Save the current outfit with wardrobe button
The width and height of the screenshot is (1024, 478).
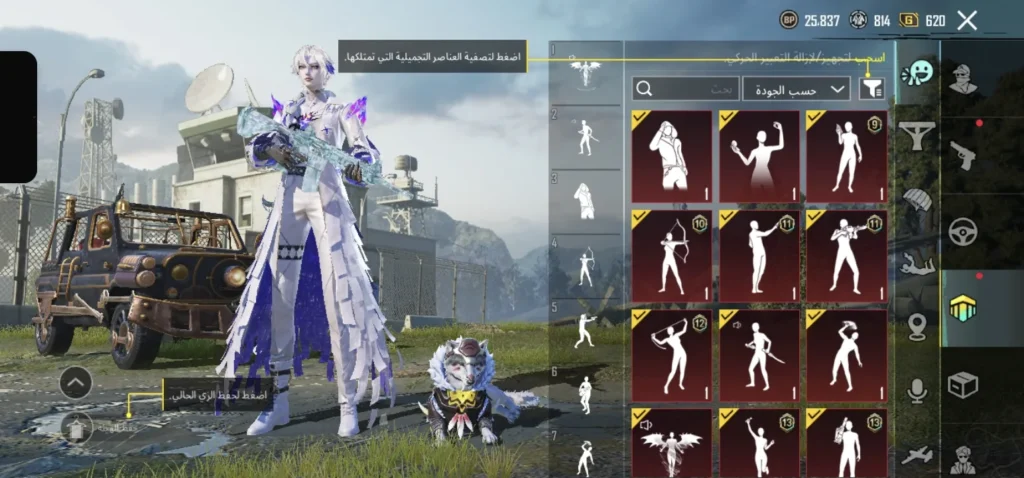click(76, 428)
